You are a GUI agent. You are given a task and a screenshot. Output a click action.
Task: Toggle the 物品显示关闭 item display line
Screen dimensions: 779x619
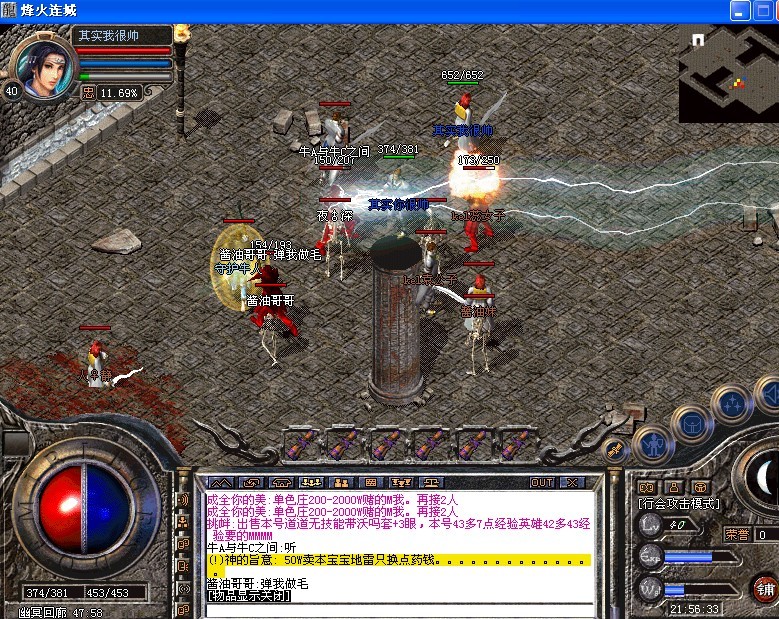[248, 596]
